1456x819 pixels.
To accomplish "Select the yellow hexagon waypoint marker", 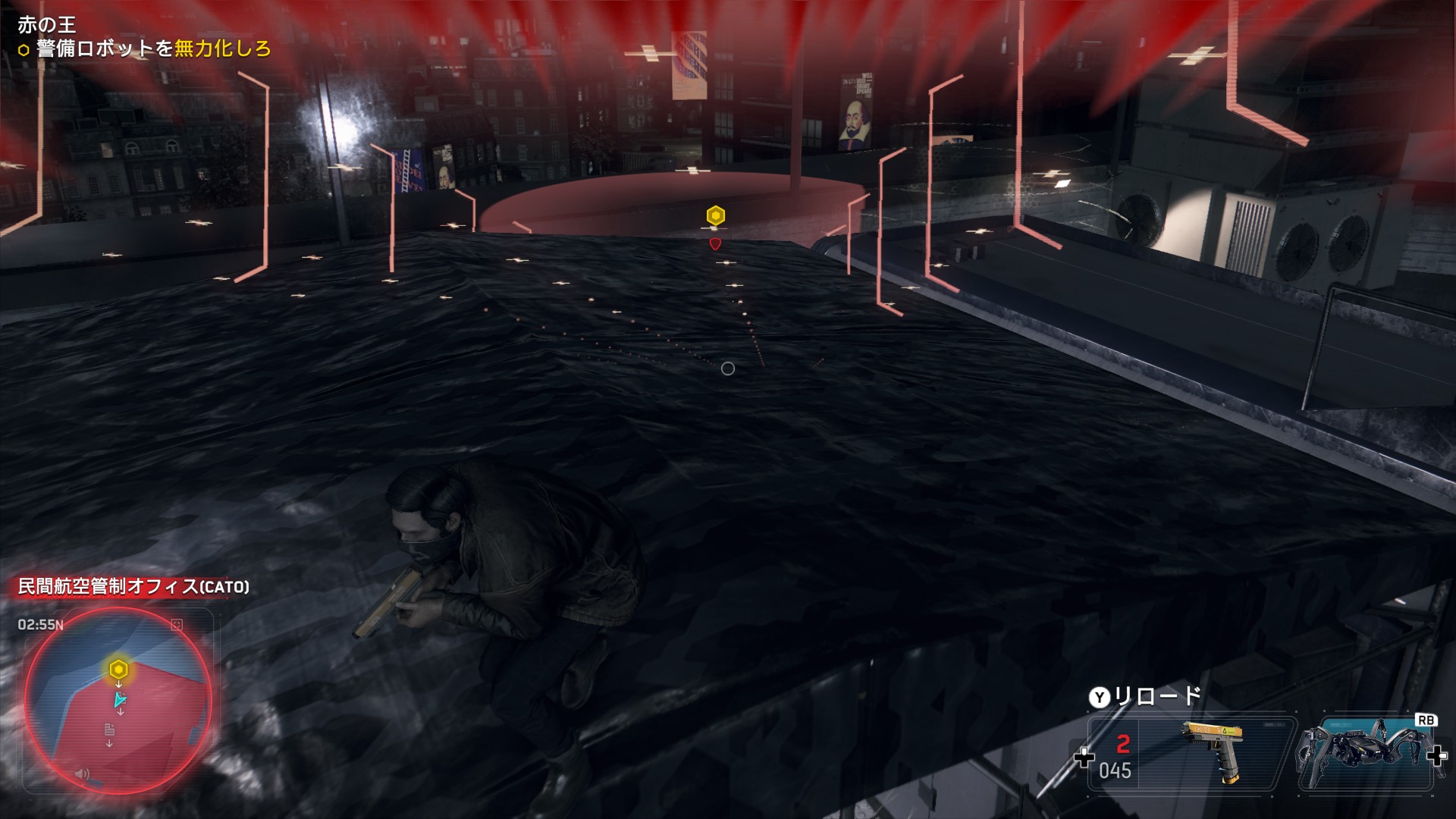I will [x=715, y=215].
